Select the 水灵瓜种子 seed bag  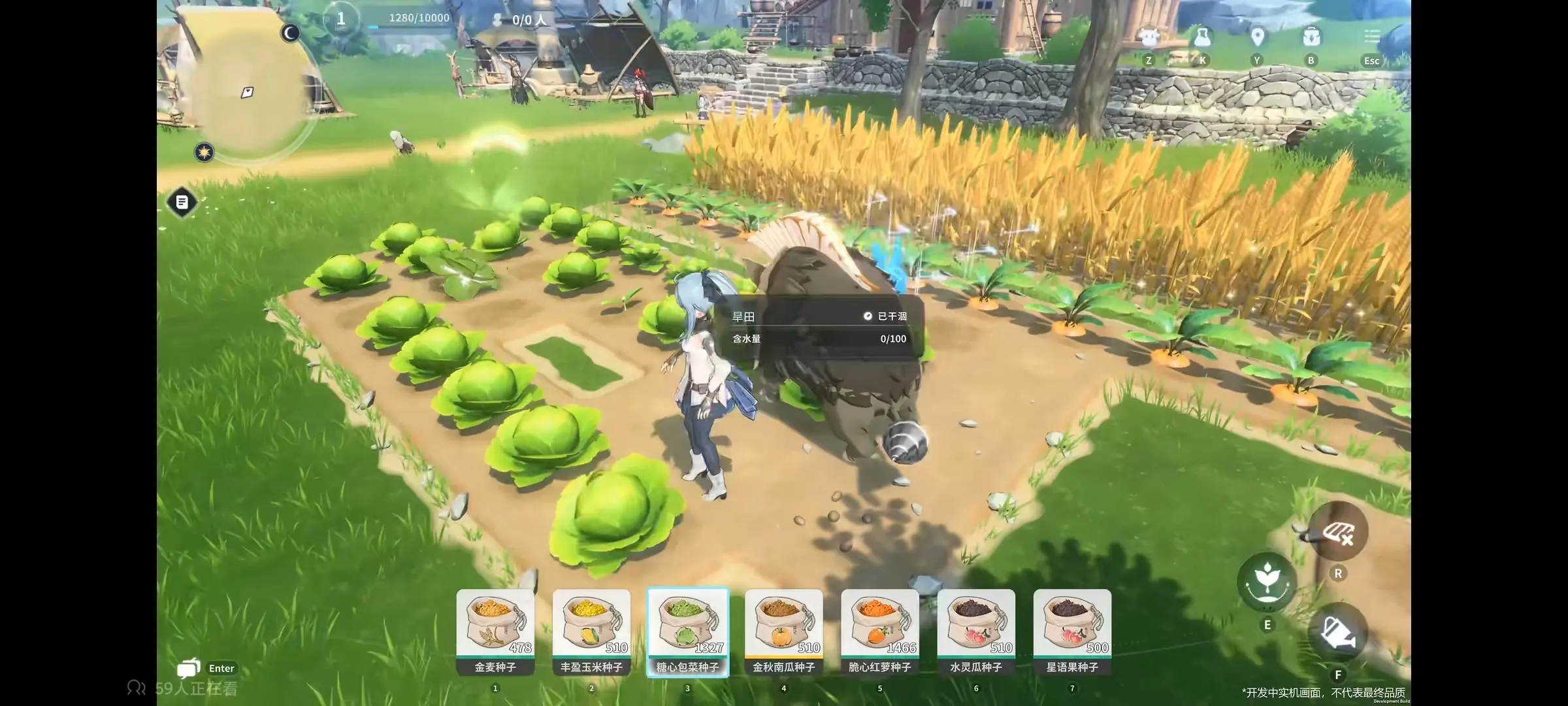point(976,628)
